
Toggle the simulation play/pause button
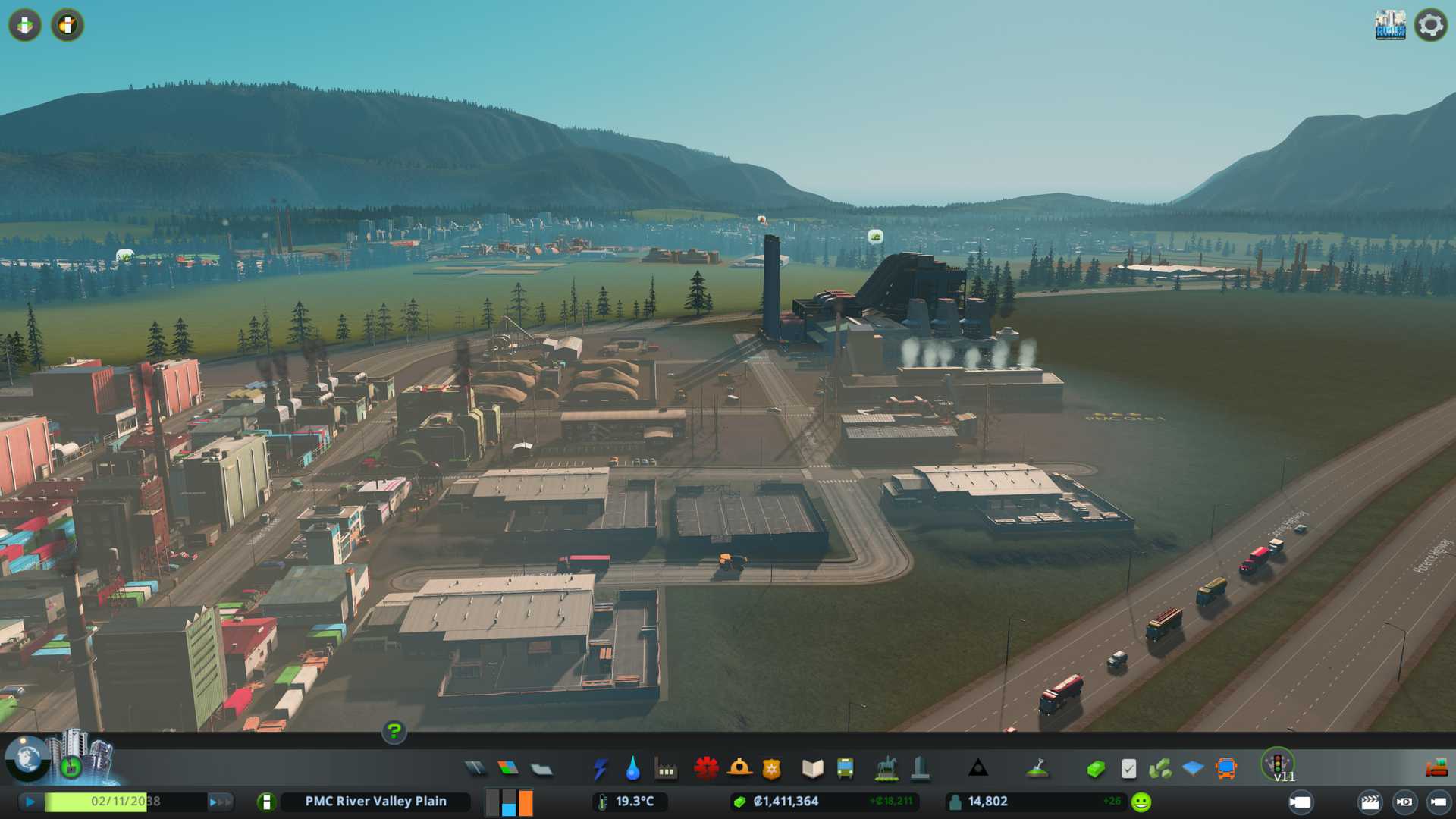30,802
